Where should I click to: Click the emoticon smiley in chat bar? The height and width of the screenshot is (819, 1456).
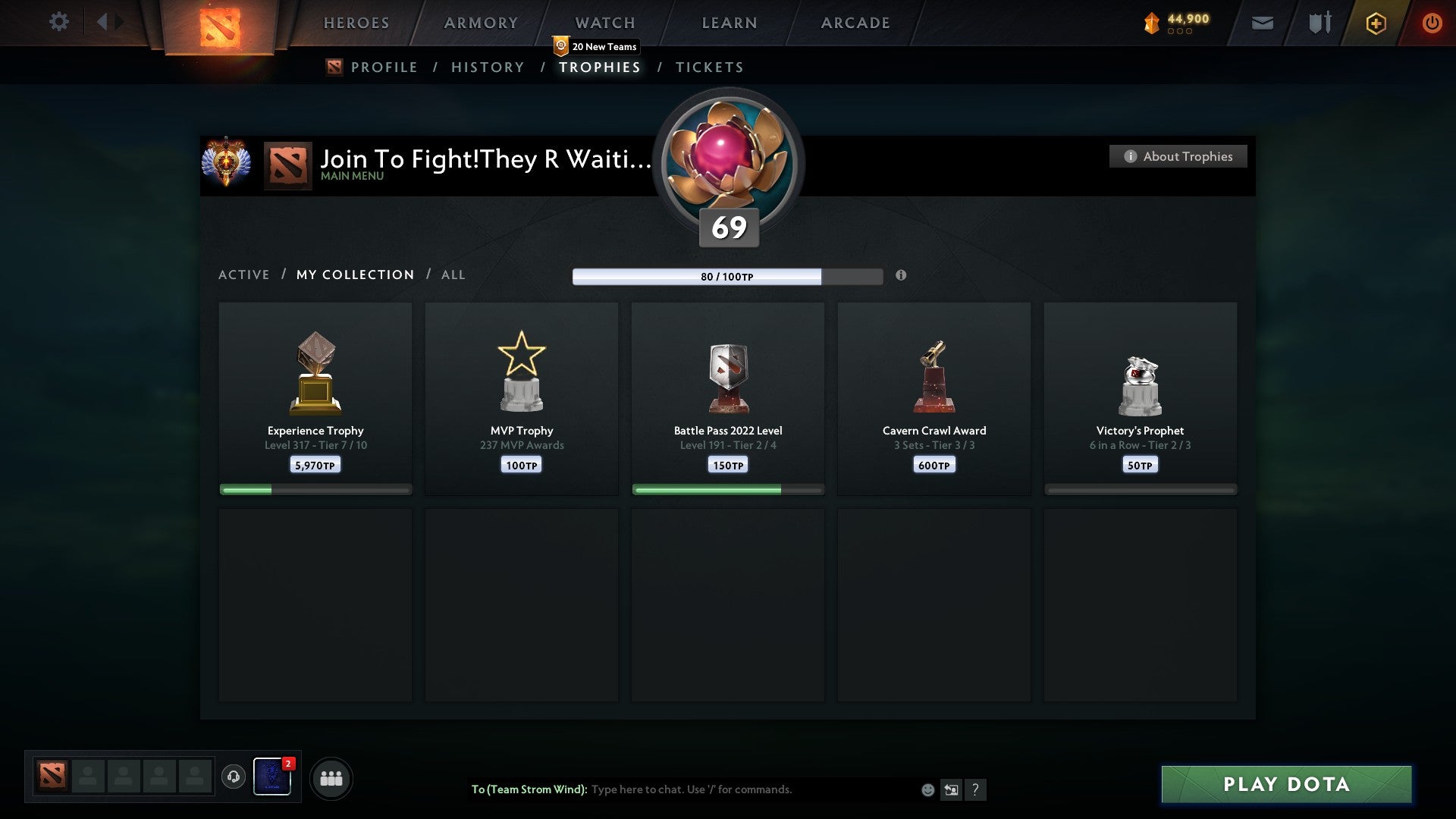[x=927, y=789]
